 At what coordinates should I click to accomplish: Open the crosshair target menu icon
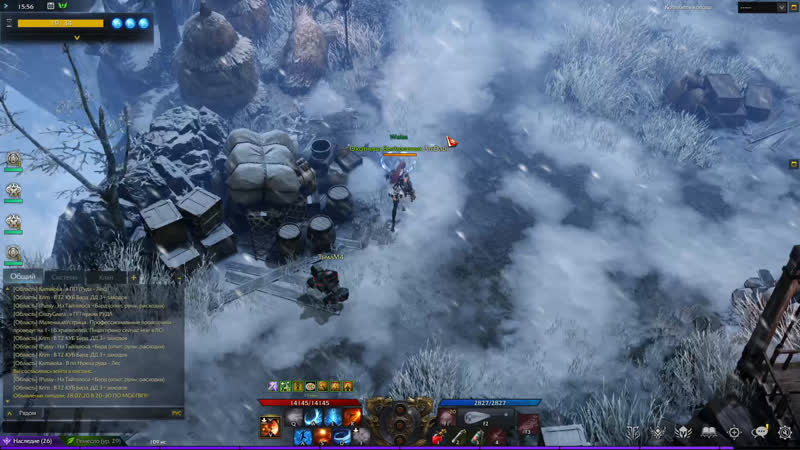[x=734, y=431]
